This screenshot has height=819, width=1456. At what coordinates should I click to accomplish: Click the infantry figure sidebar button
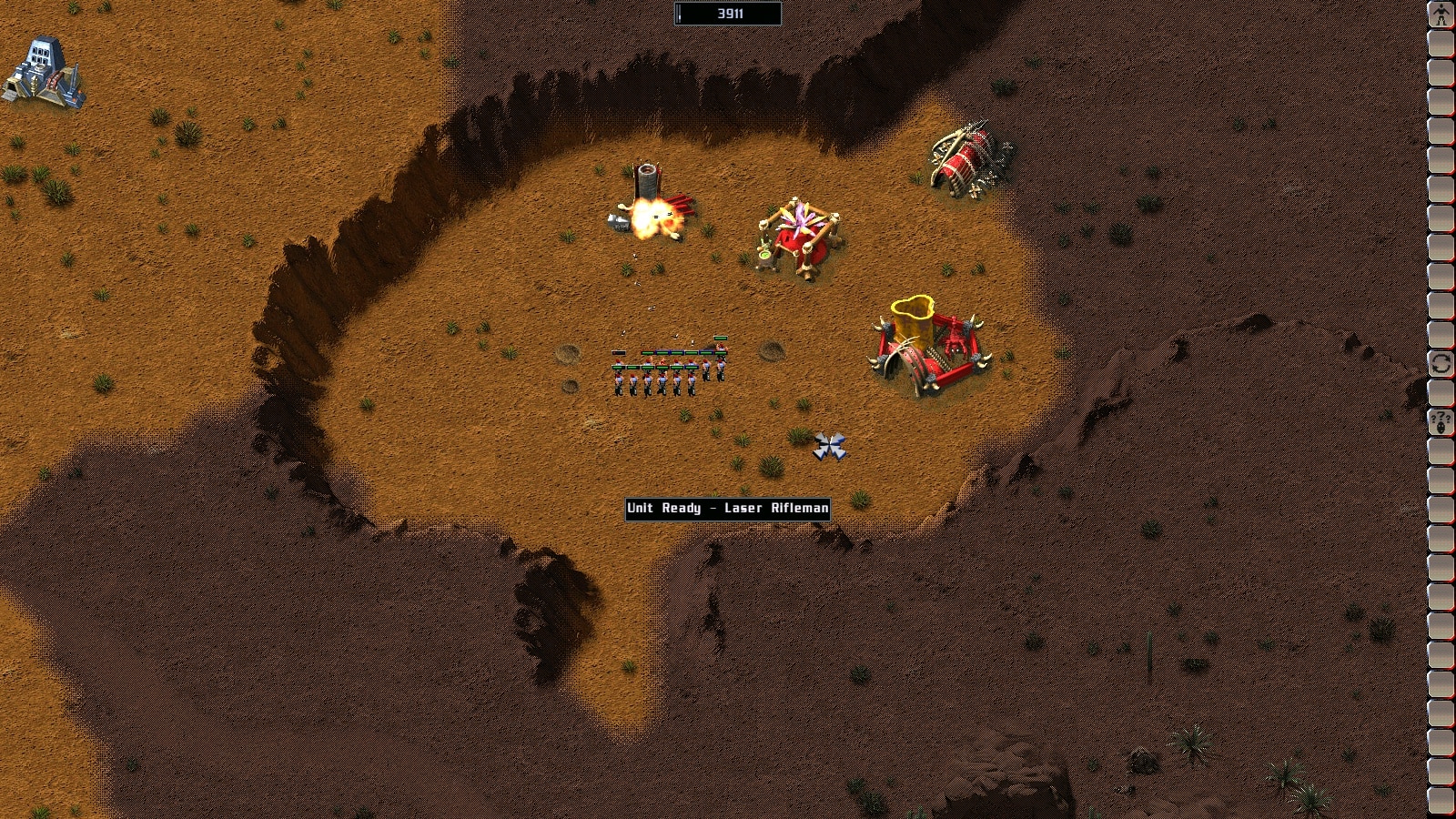pos(1441,15)
